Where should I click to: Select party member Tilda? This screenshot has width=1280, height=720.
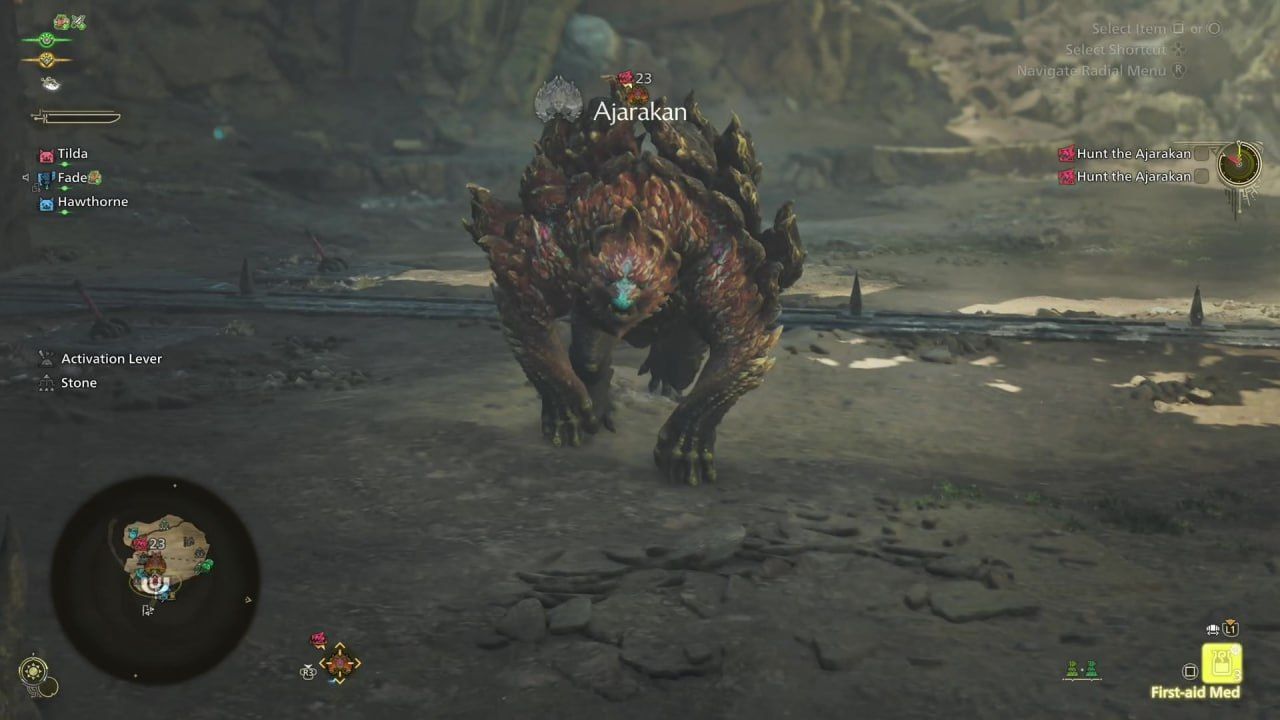coord(72,154)
